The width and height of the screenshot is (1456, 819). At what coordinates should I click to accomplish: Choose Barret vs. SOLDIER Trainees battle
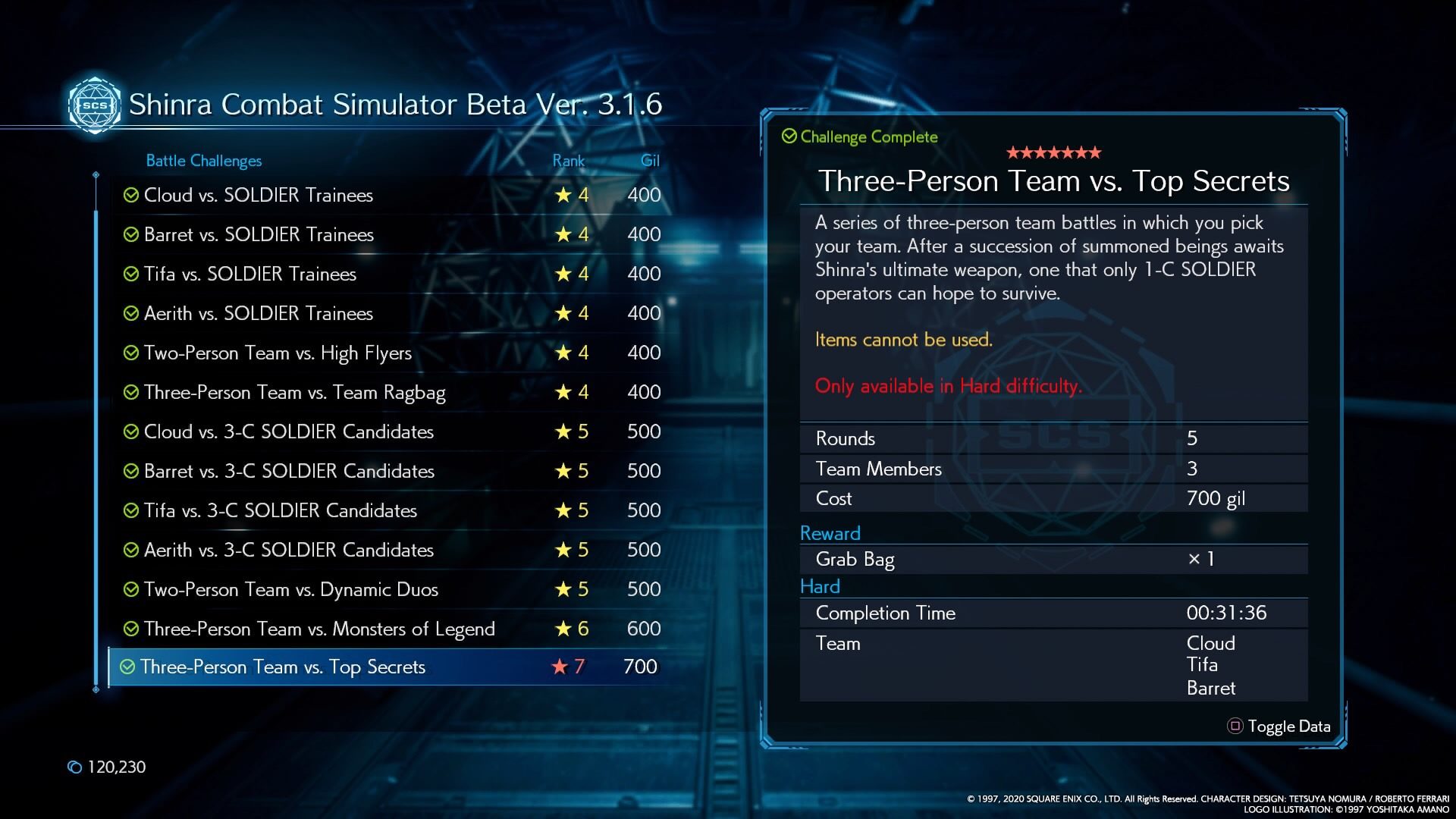coord(259,235)
